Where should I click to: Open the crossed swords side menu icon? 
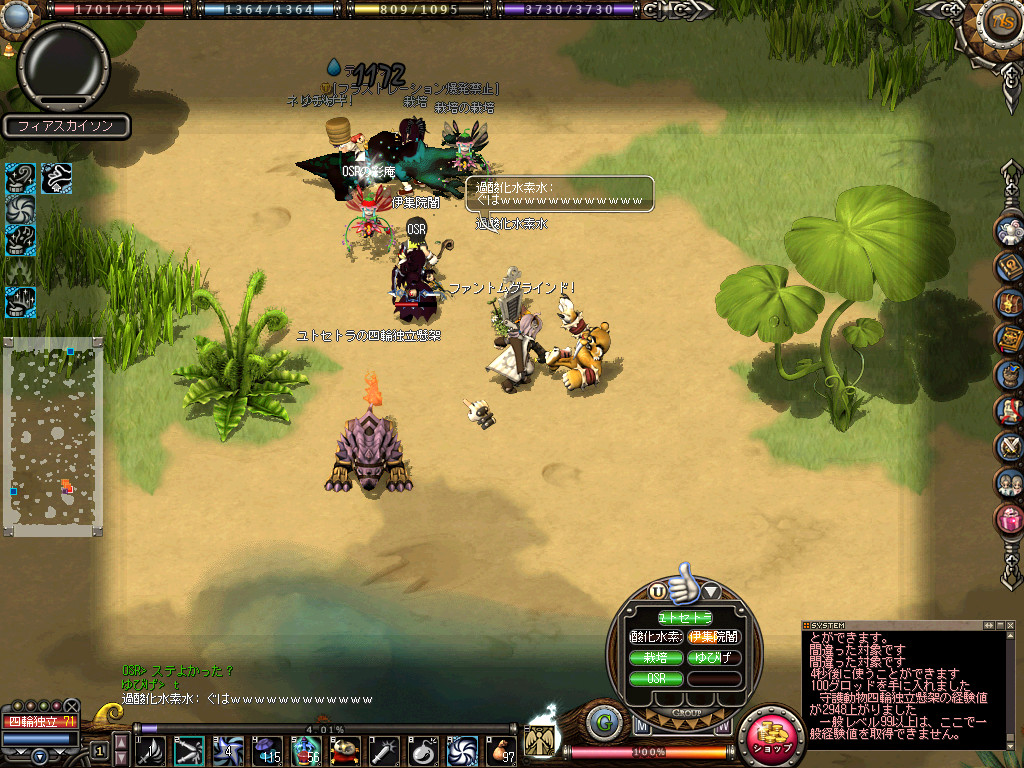pyautogui.click(x=1010, y=446)
